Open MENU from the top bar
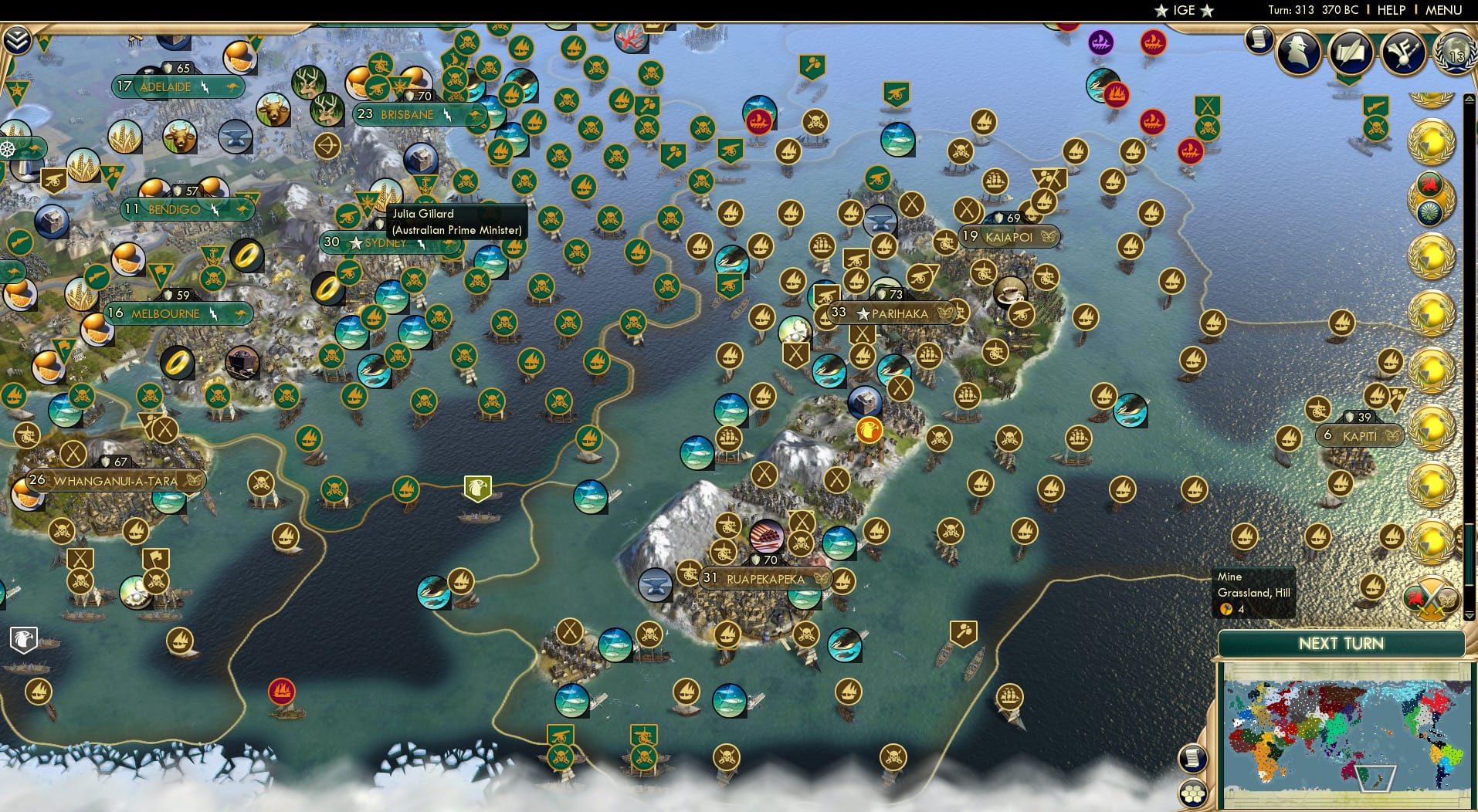The image size is (1478, 812). click(1446, 10)
